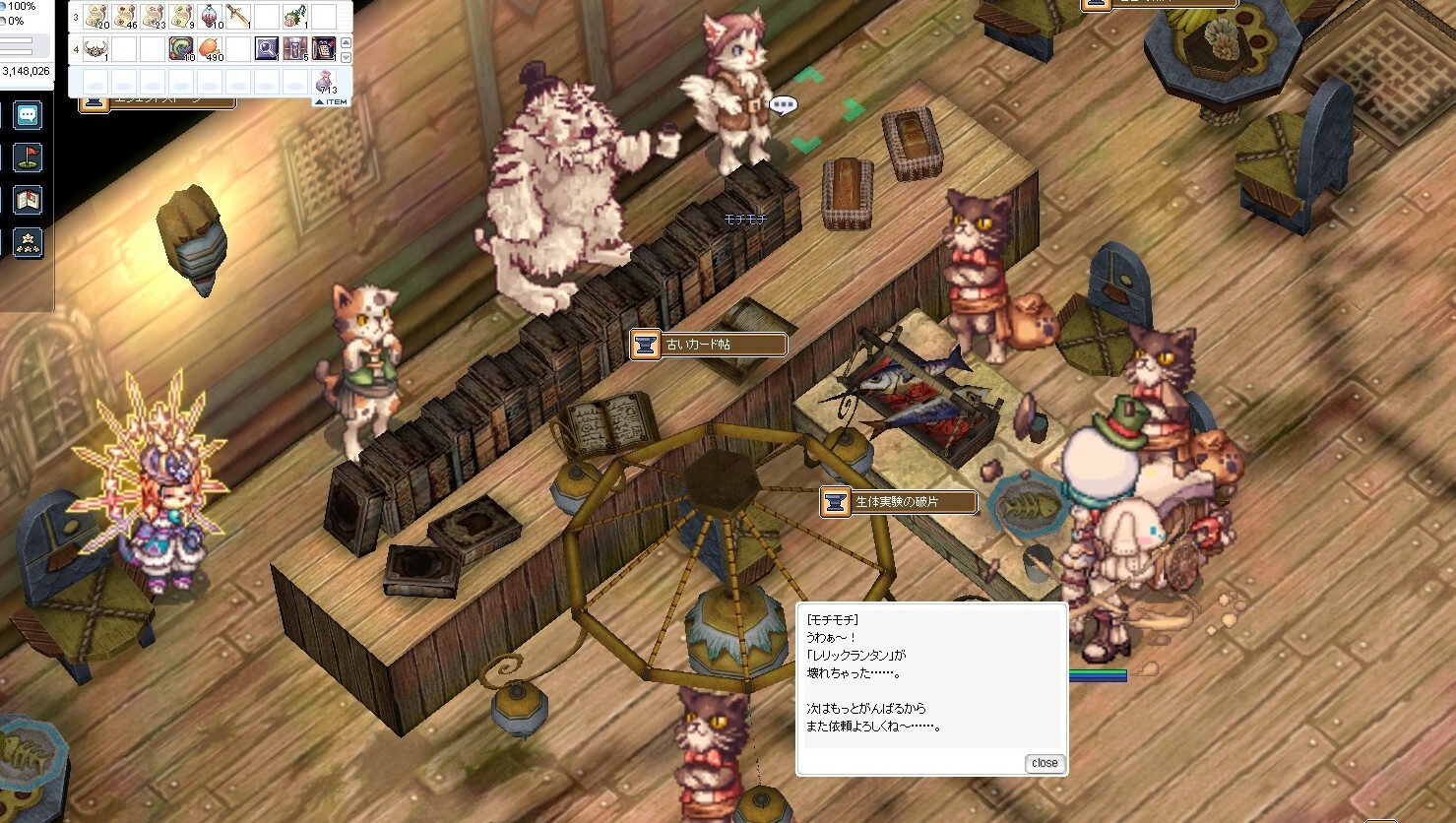Use the dark scroll notebook hotbar slot
This screenshot has height=823, width=1456.
pyautogui.click(x=323, y=48)
